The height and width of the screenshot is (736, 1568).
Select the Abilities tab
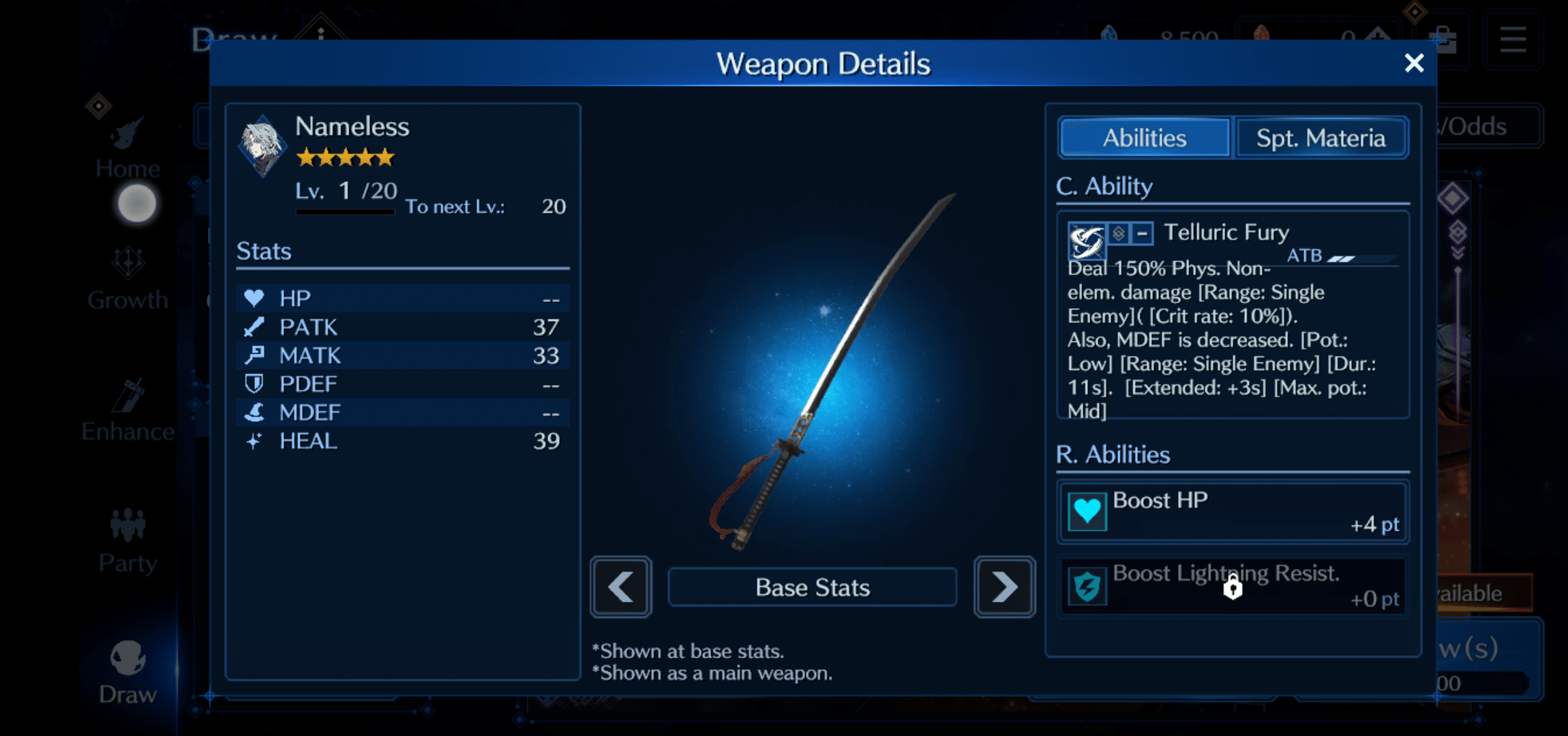point(1143,137)
